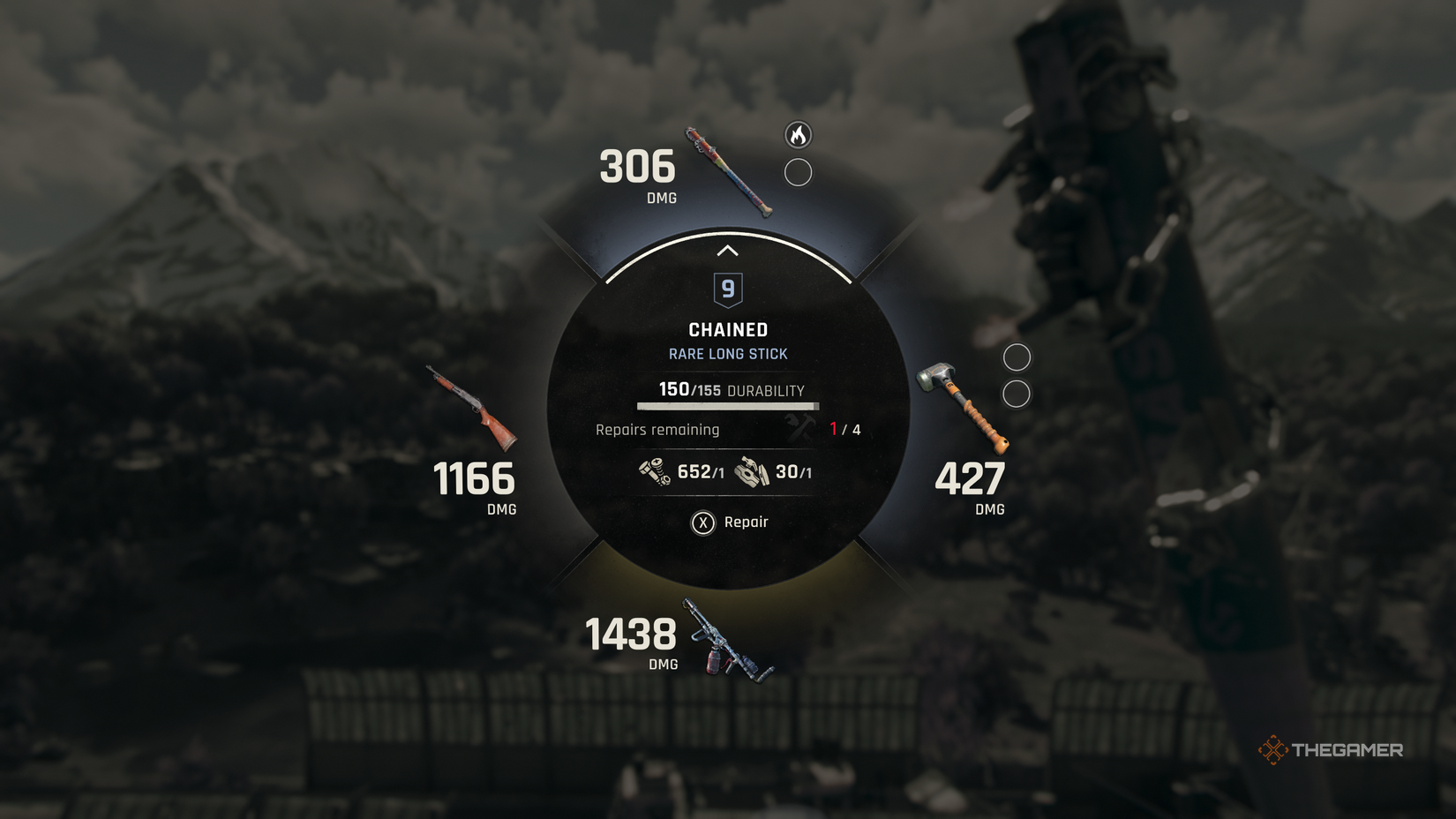Click the RARE LONG STICK rarity label
Image resolution: width=1456 pixels, height=819 pixels.
728,353
